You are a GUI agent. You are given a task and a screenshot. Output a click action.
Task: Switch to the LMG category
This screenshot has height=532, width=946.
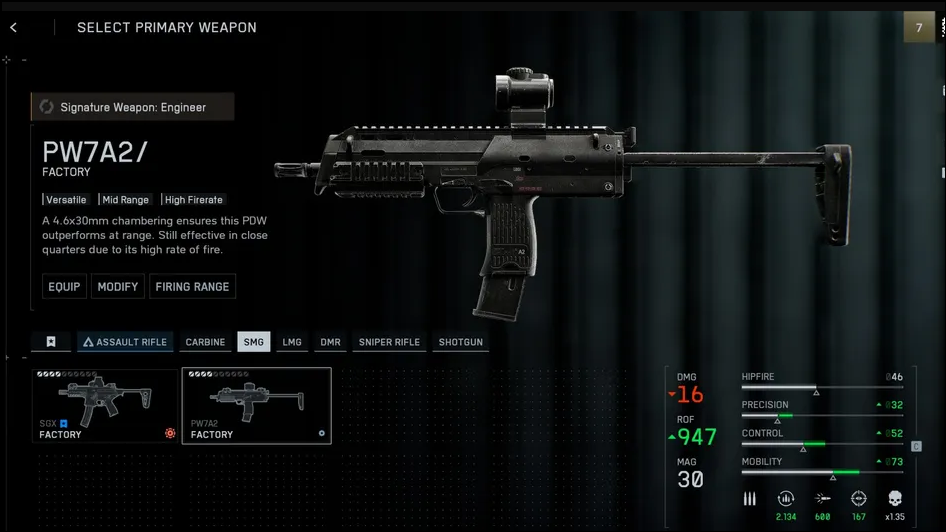(x=292, y=342)
